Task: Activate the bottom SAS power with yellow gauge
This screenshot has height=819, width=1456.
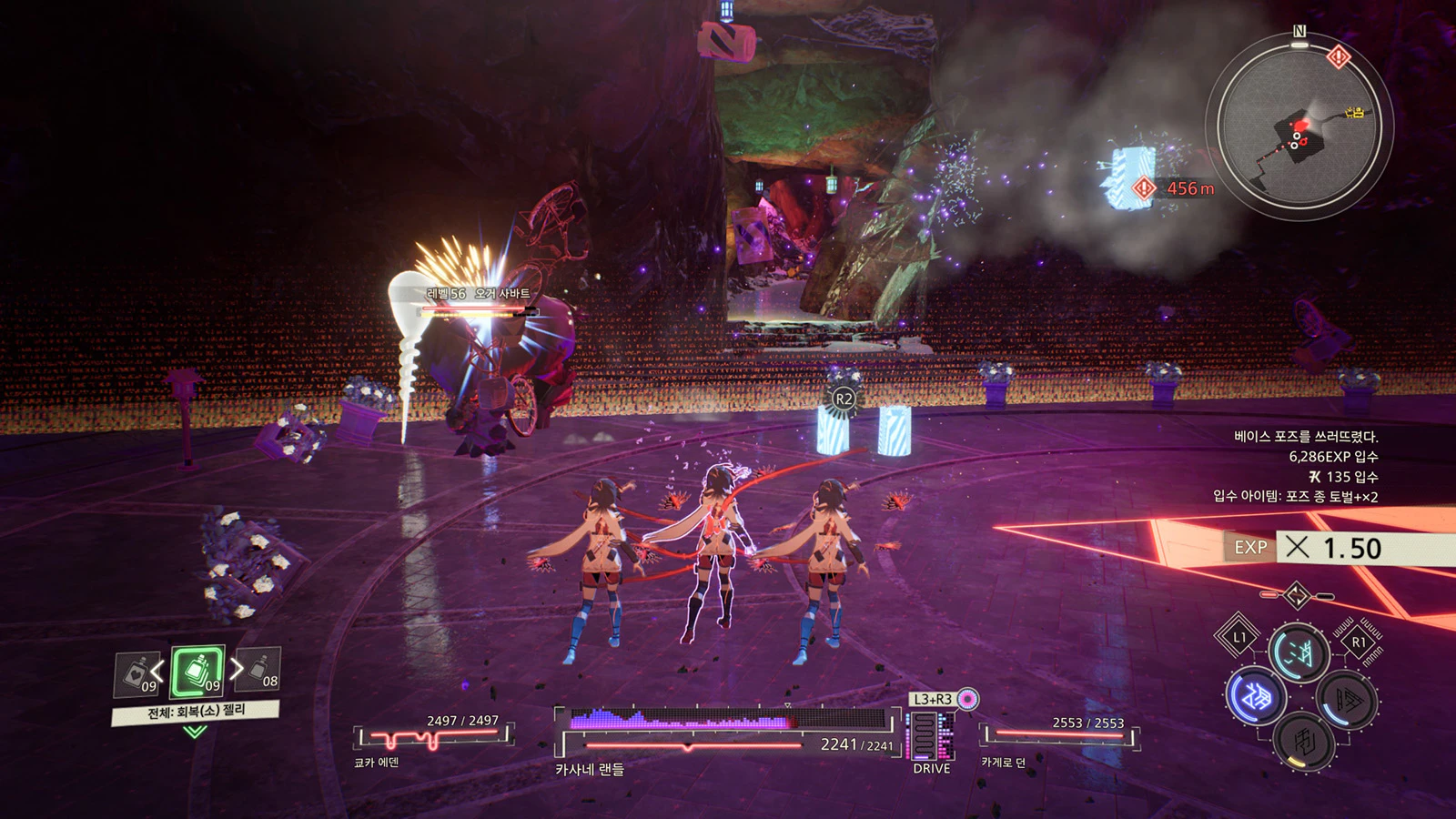Action: point(1303,741)
